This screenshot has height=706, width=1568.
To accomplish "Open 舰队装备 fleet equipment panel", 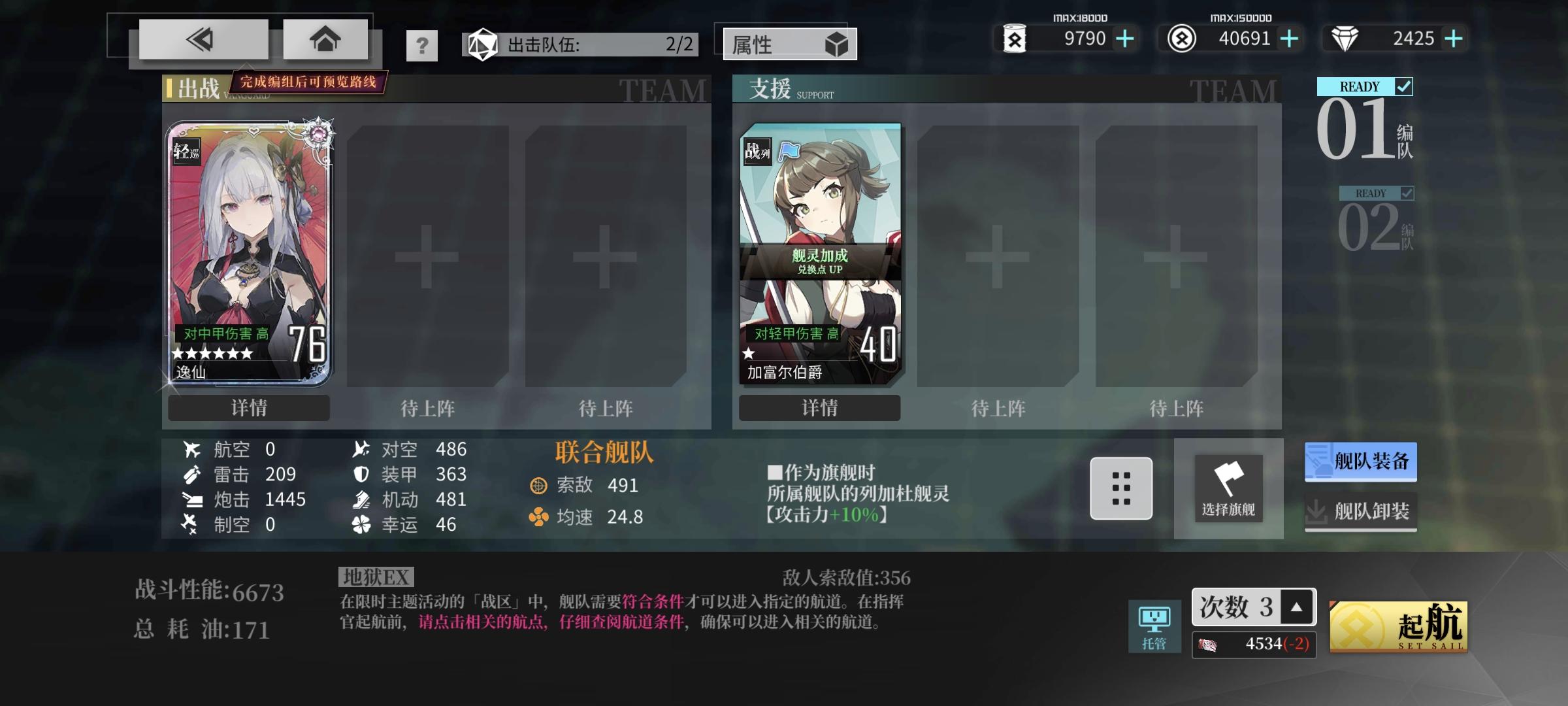I will pyautogui.click(x=1360, y=461).
